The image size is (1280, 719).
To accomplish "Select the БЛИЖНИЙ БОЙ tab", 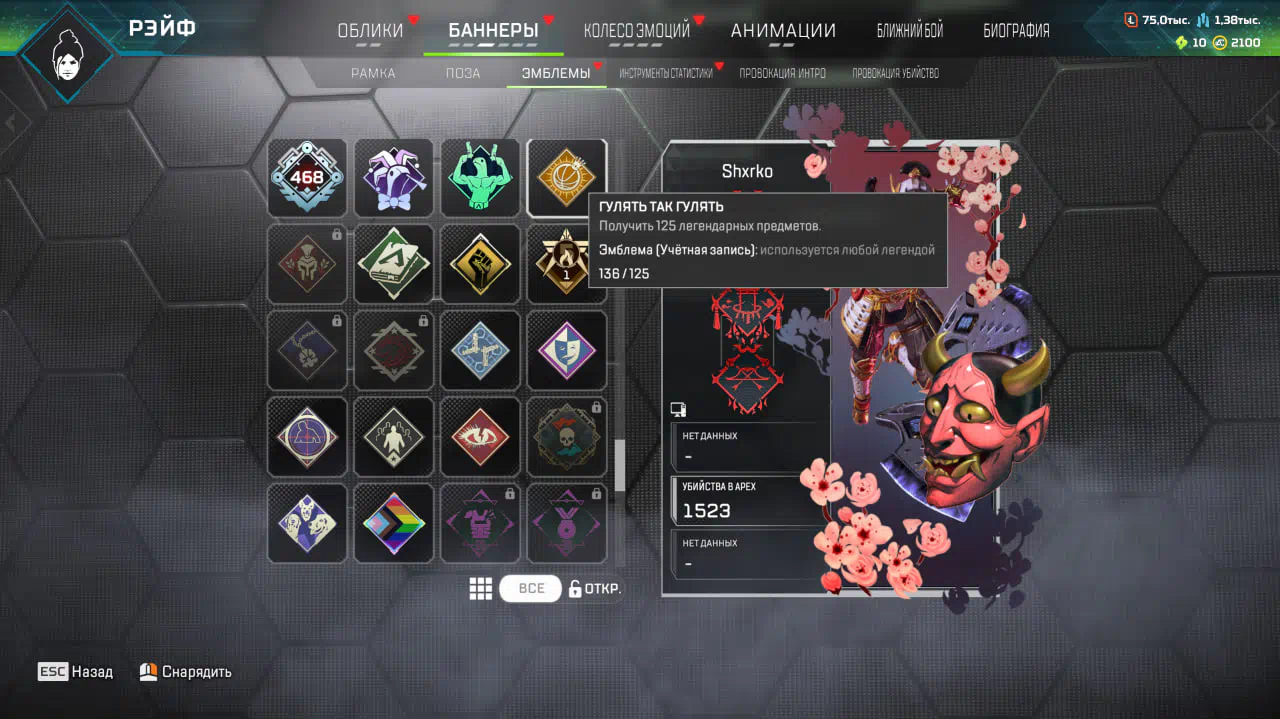I will tap(909, 31).
